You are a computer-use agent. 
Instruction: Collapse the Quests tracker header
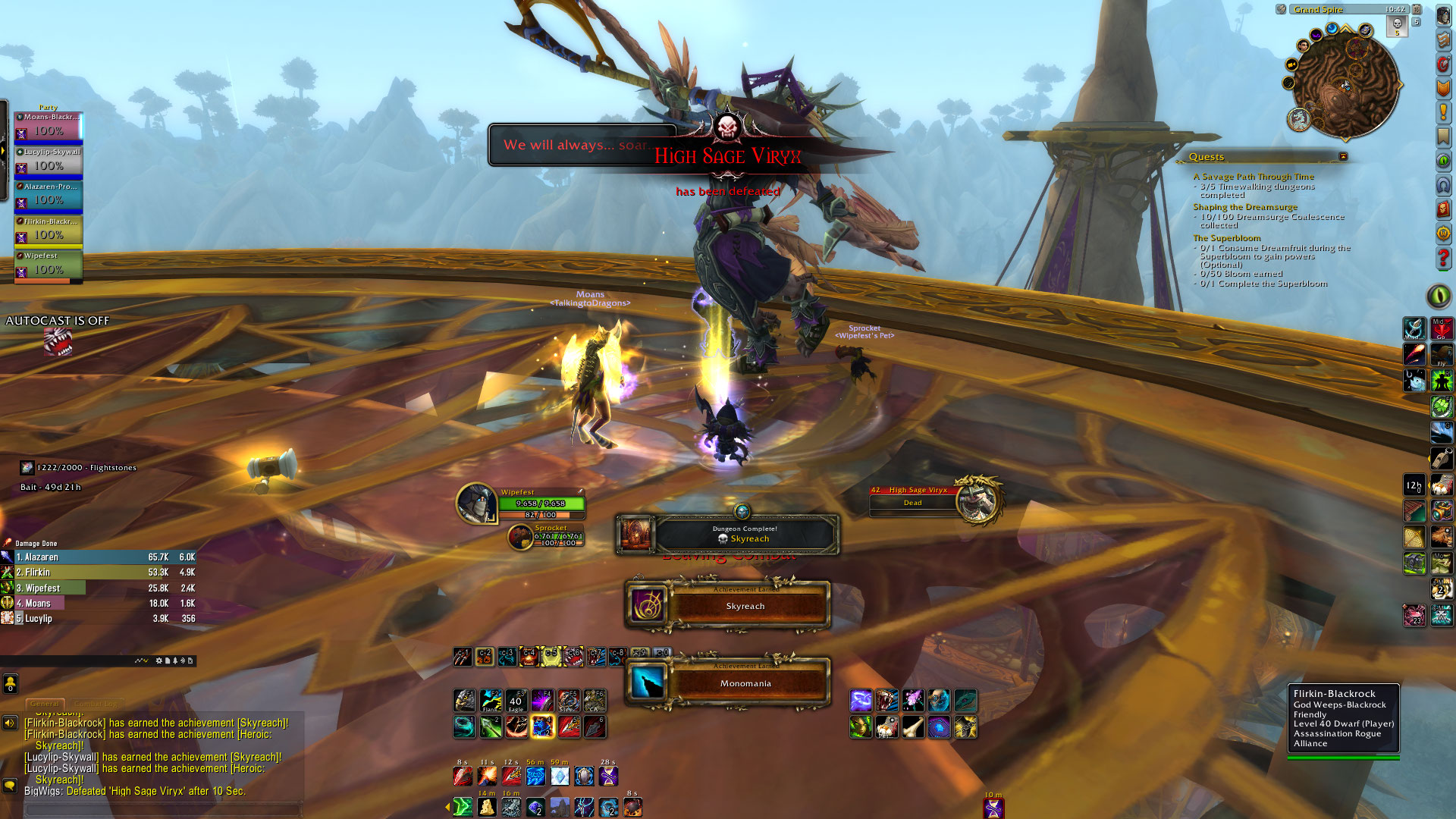coord(1343,157)
